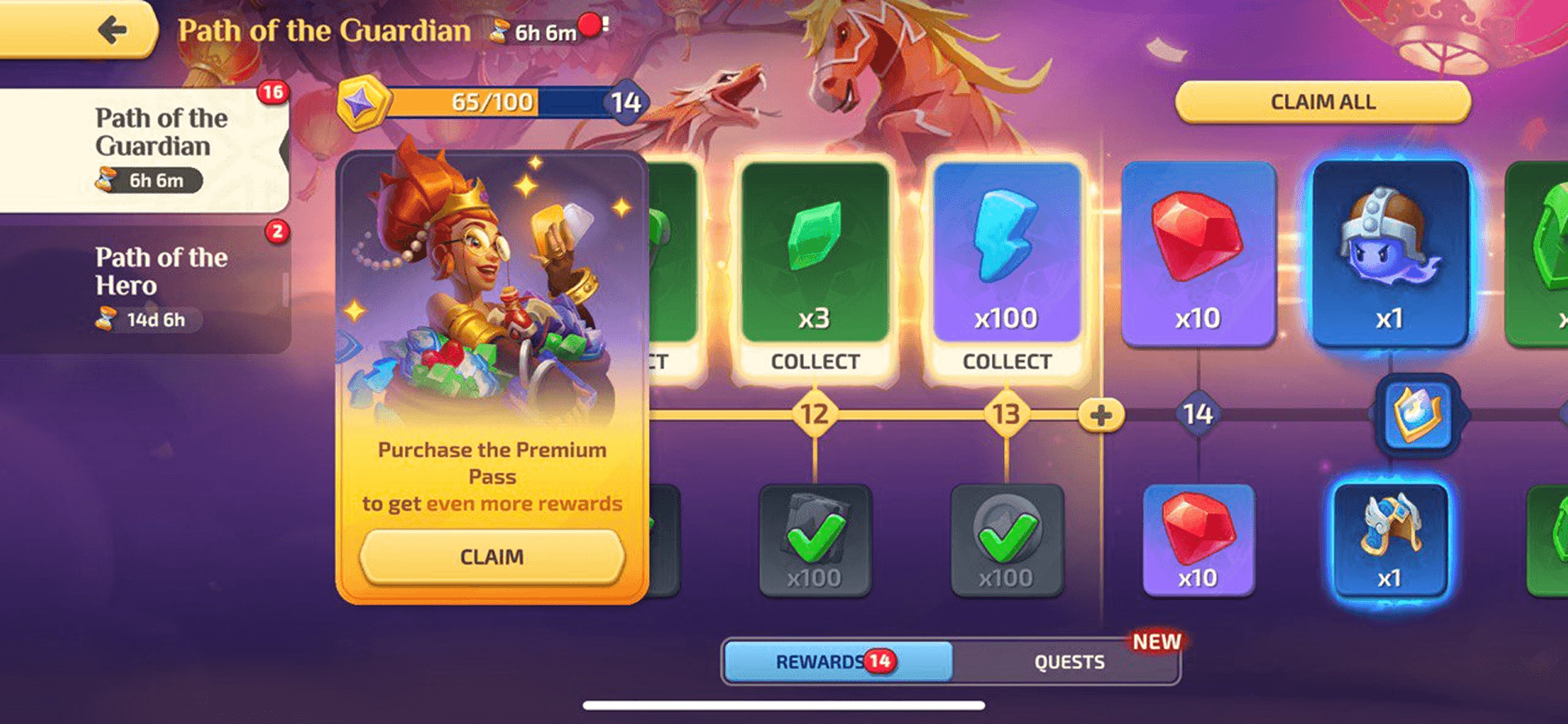Hit the Claim All button
The image size is (1568, 724).
(1322, 102)
